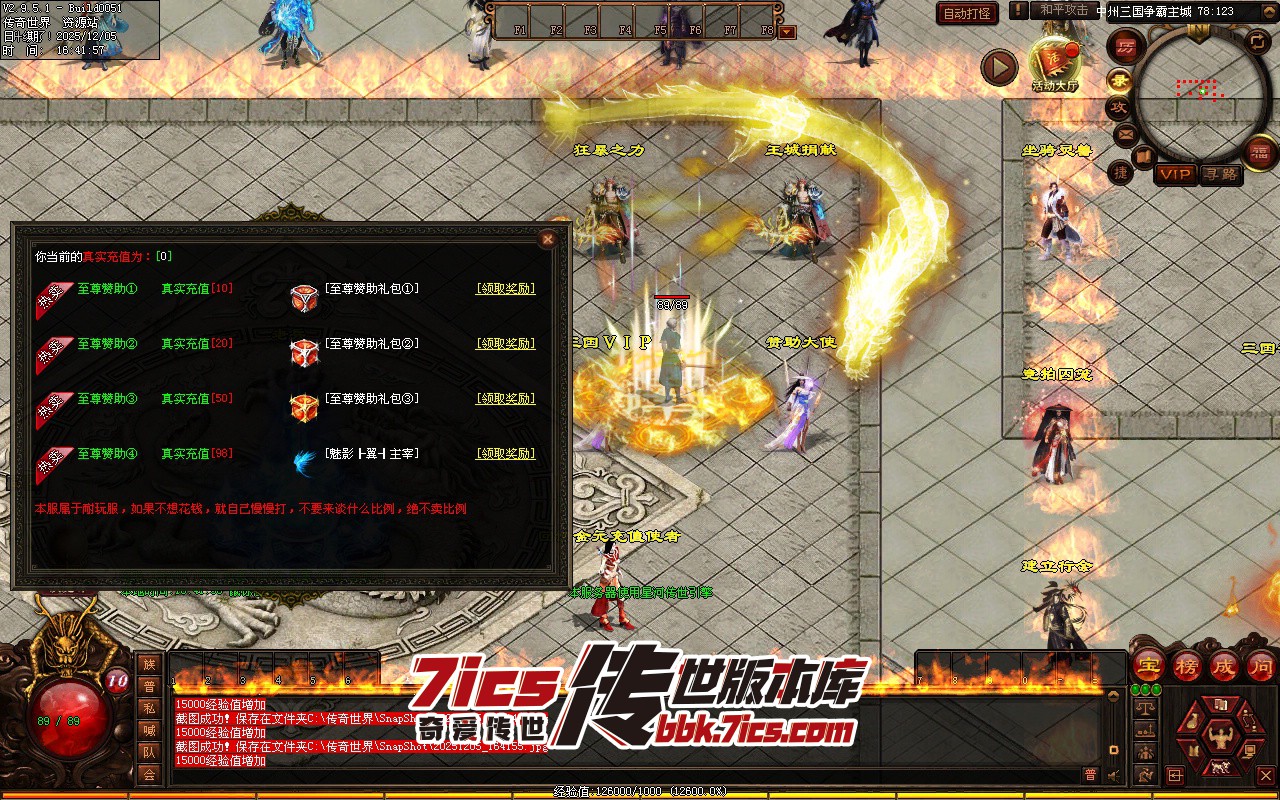The height and width of the screenshot is (800, 1280).
Task: Toggle 自动打怪 auto-fight button
Action: [x=967, y=13]
